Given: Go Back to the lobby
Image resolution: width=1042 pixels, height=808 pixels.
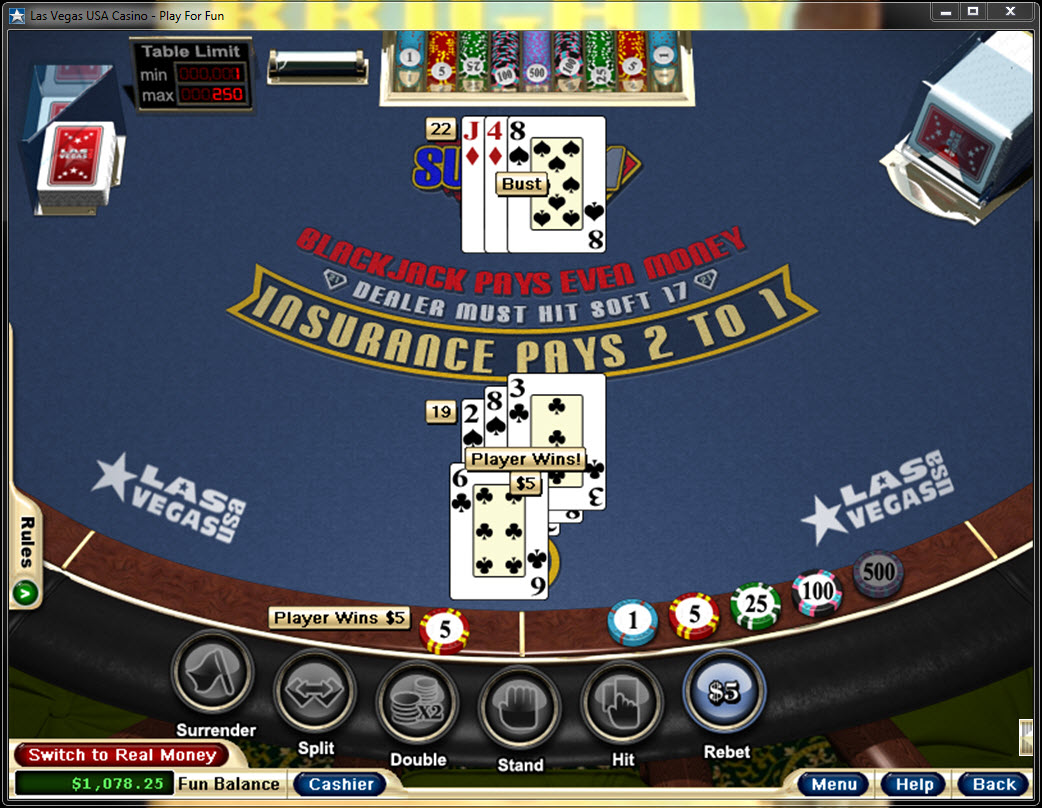Looking at the screenshot, I should click(x=993, y=784).
